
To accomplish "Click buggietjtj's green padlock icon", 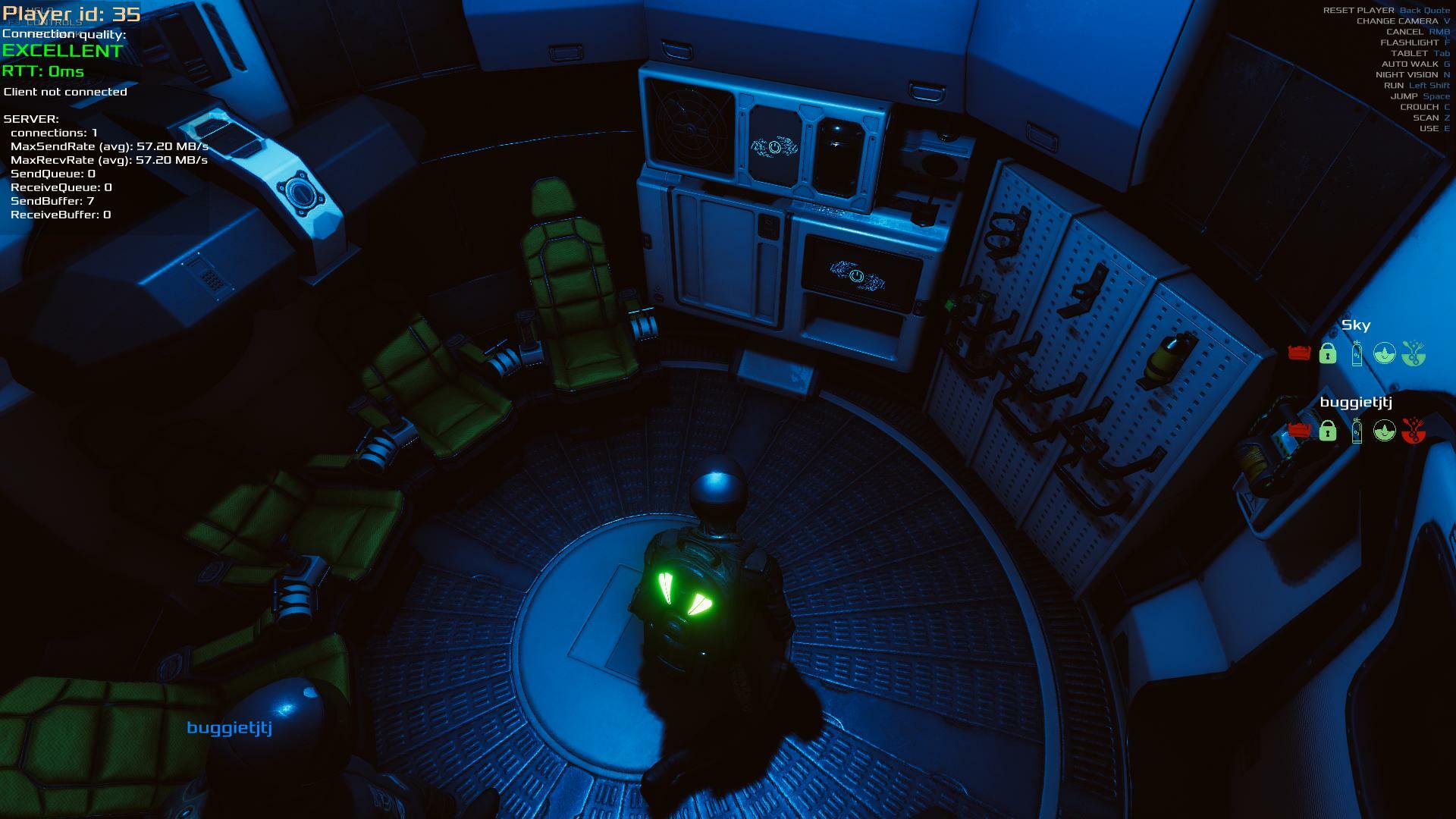I will coord(1327,431).
